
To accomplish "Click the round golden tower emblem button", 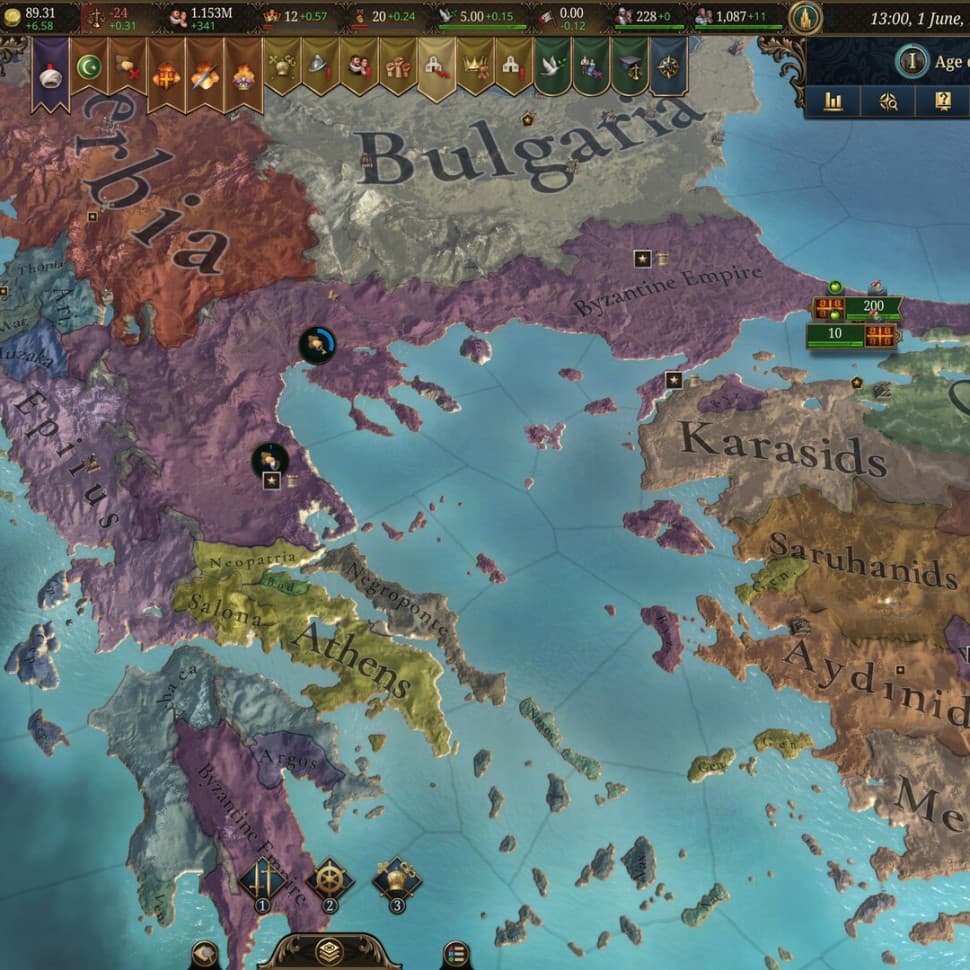I will click(805, 17).
